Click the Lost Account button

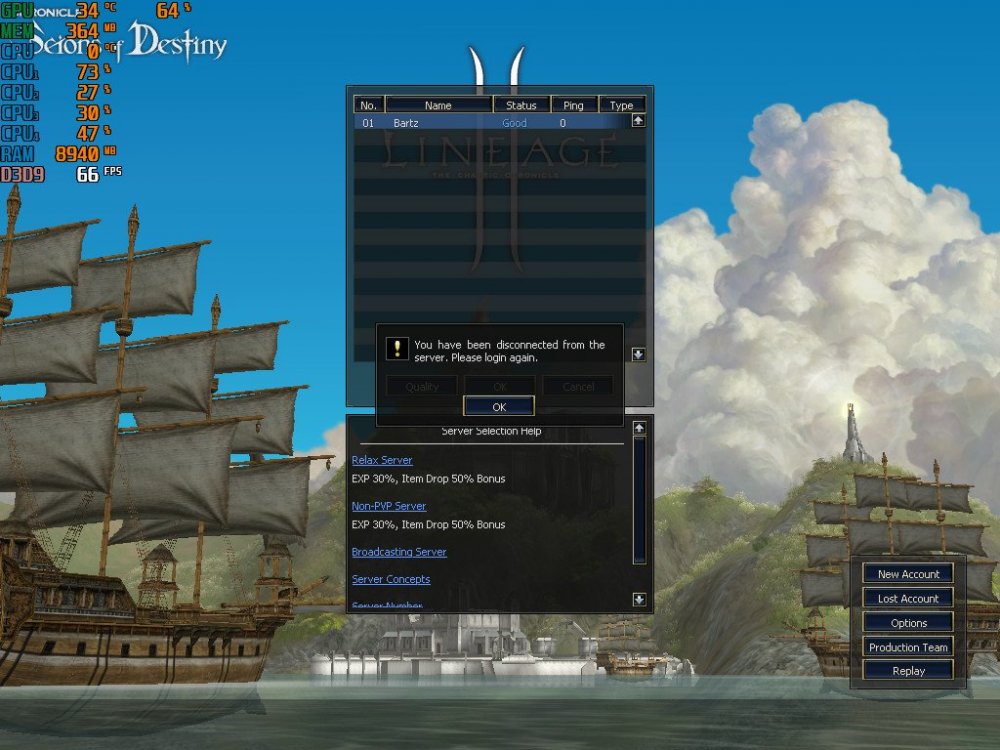click(x=908, y=598)
